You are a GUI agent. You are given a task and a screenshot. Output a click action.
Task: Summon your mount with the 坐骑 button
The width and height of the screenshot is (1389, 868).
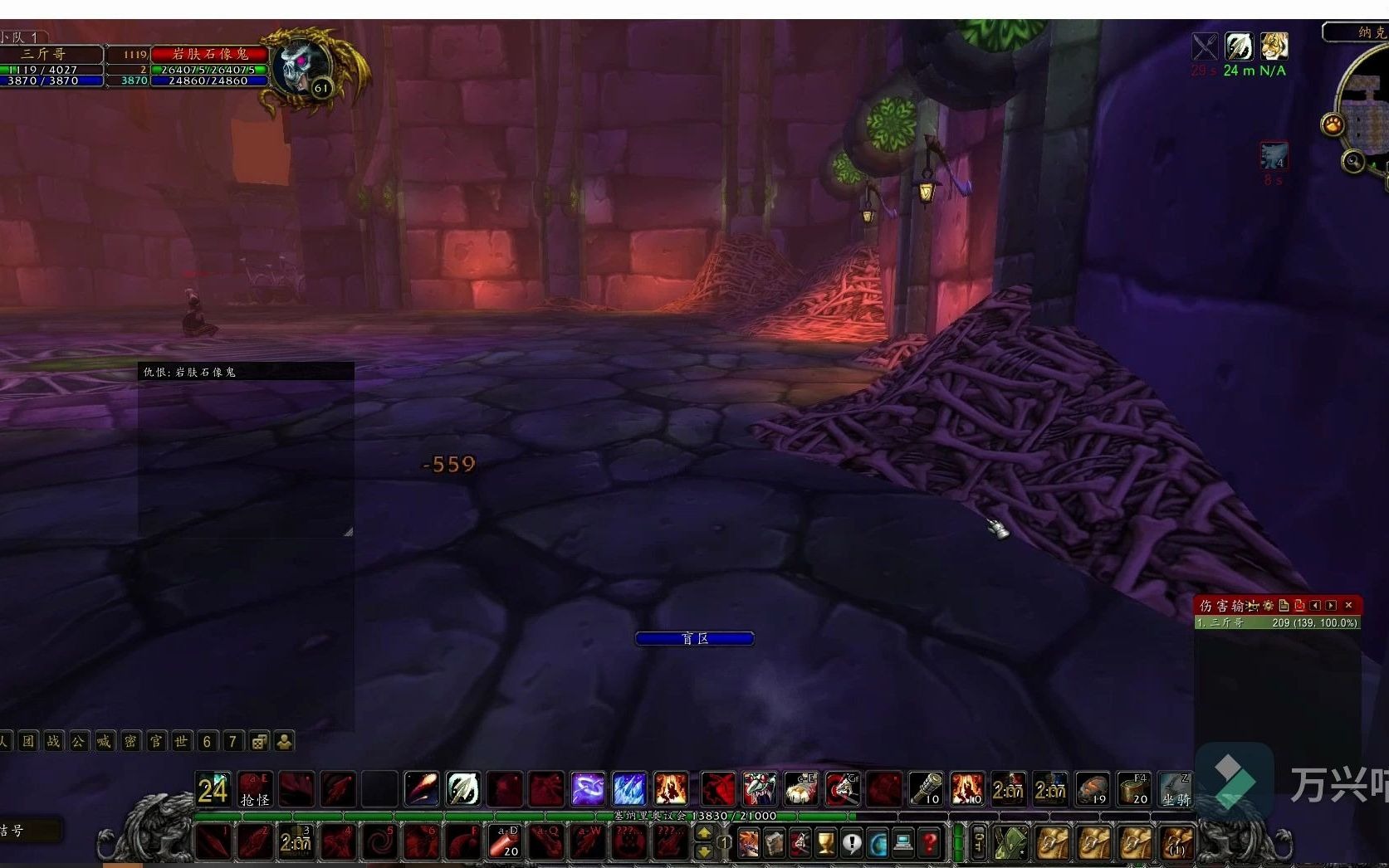[x=1176, y=788]
